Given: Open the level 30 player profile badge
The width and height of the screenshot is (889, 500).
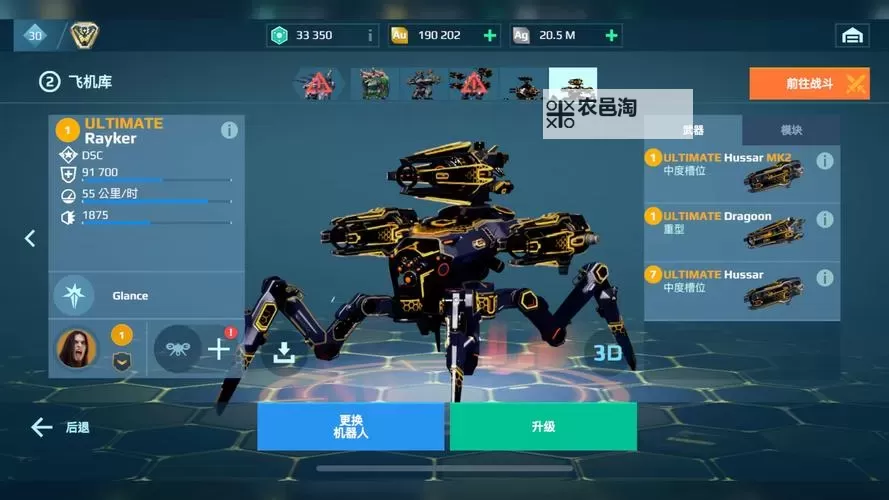Looking at the screenshot, I should tap(35, 35).
